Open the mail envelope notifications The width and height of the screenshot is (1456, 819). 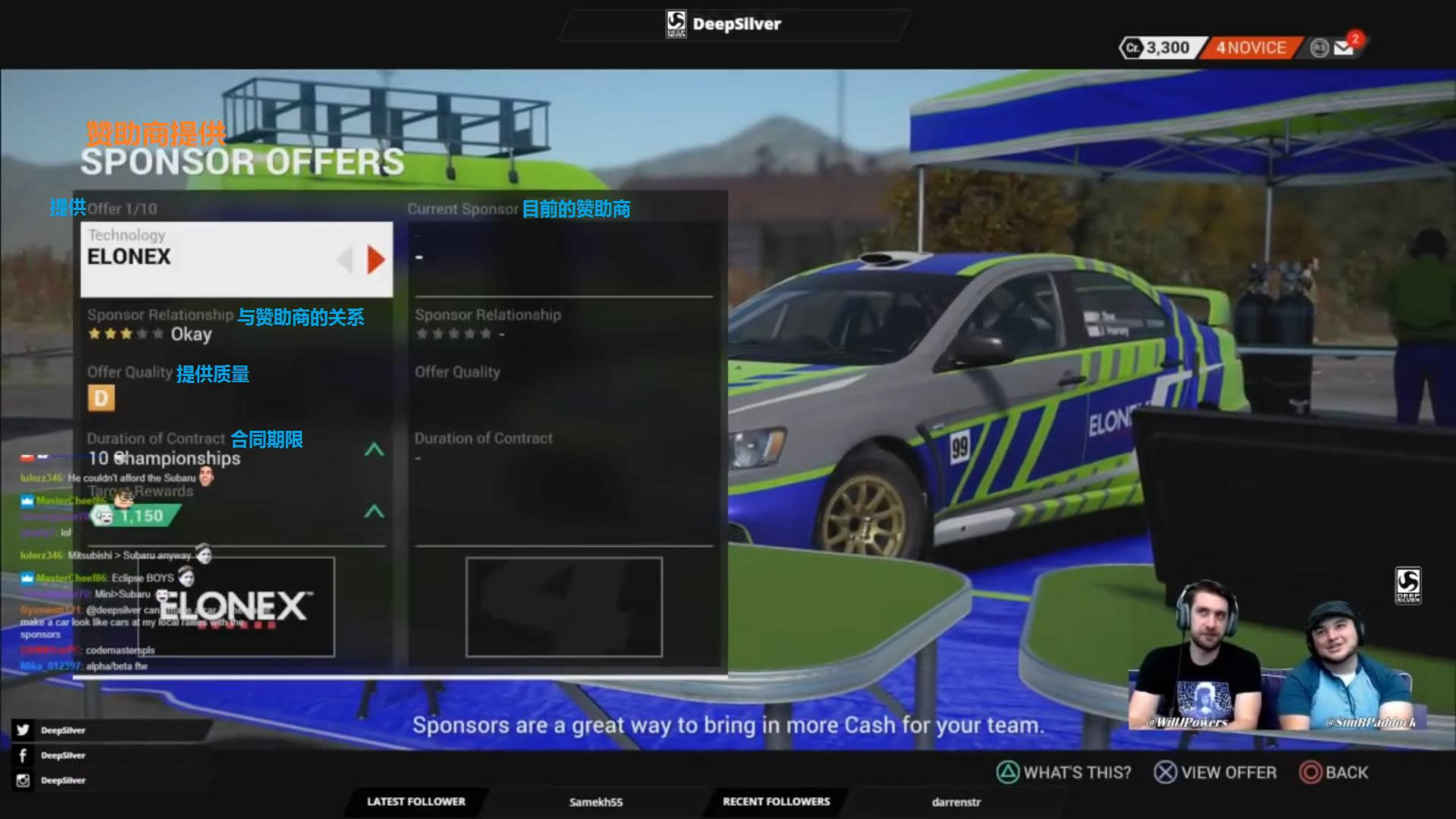pos(1345,48)
